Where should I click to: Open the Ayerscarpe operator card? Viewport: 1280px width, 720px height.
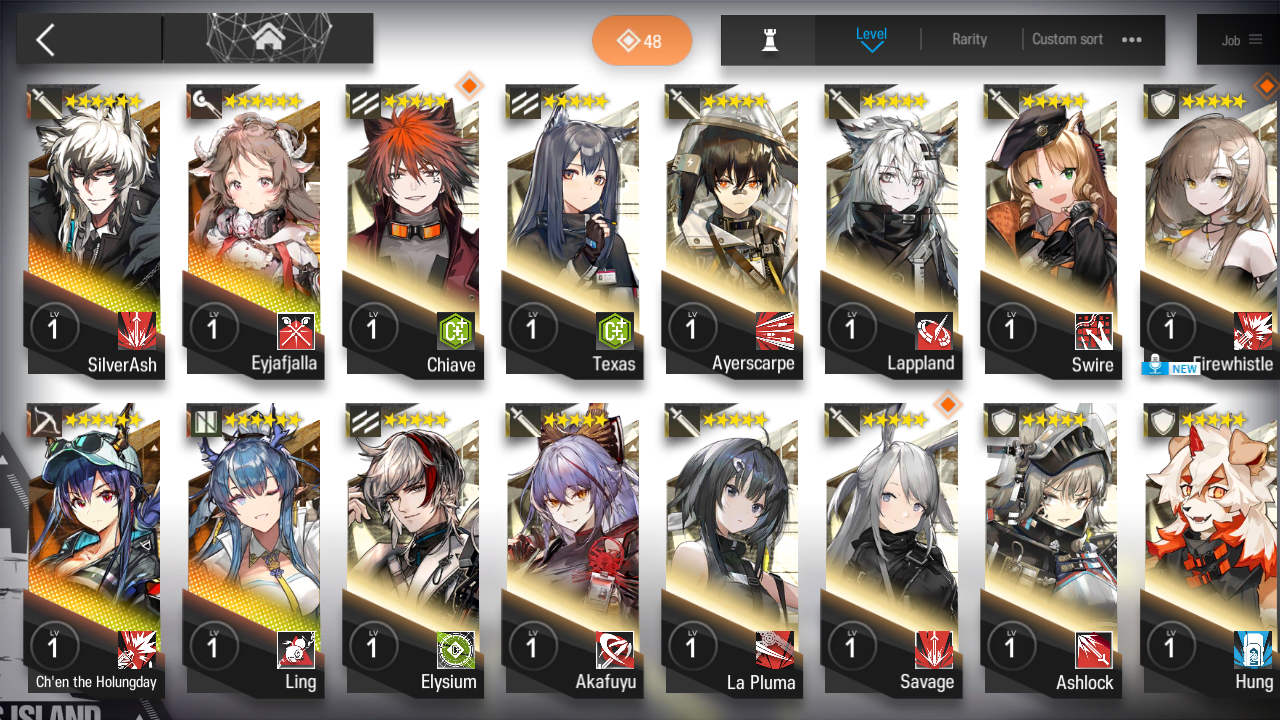point(732,230)
